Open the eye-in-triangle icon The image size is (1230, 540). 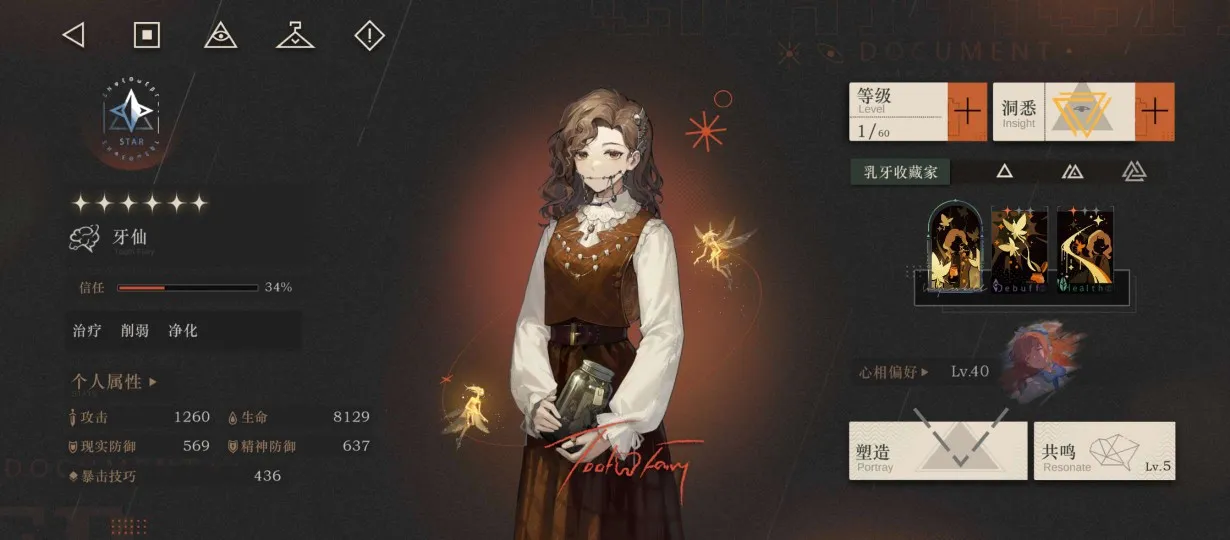[220, 36]
